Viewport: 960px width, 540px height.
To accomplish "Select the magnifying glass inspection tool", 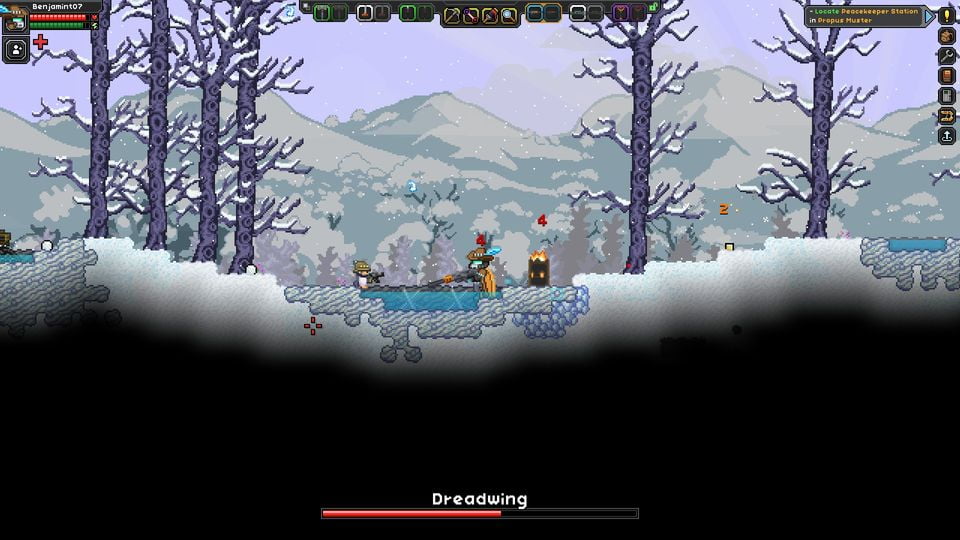I will pos(509,15).
